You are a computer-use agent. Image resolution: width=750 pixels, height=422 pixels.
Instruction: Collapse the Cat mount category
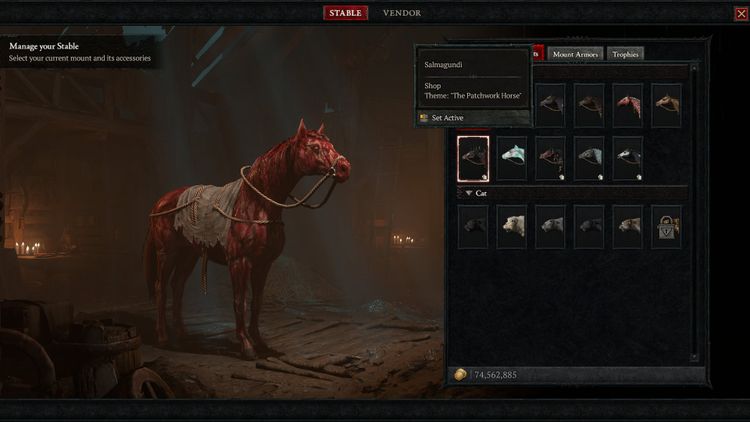pos(469,192)
